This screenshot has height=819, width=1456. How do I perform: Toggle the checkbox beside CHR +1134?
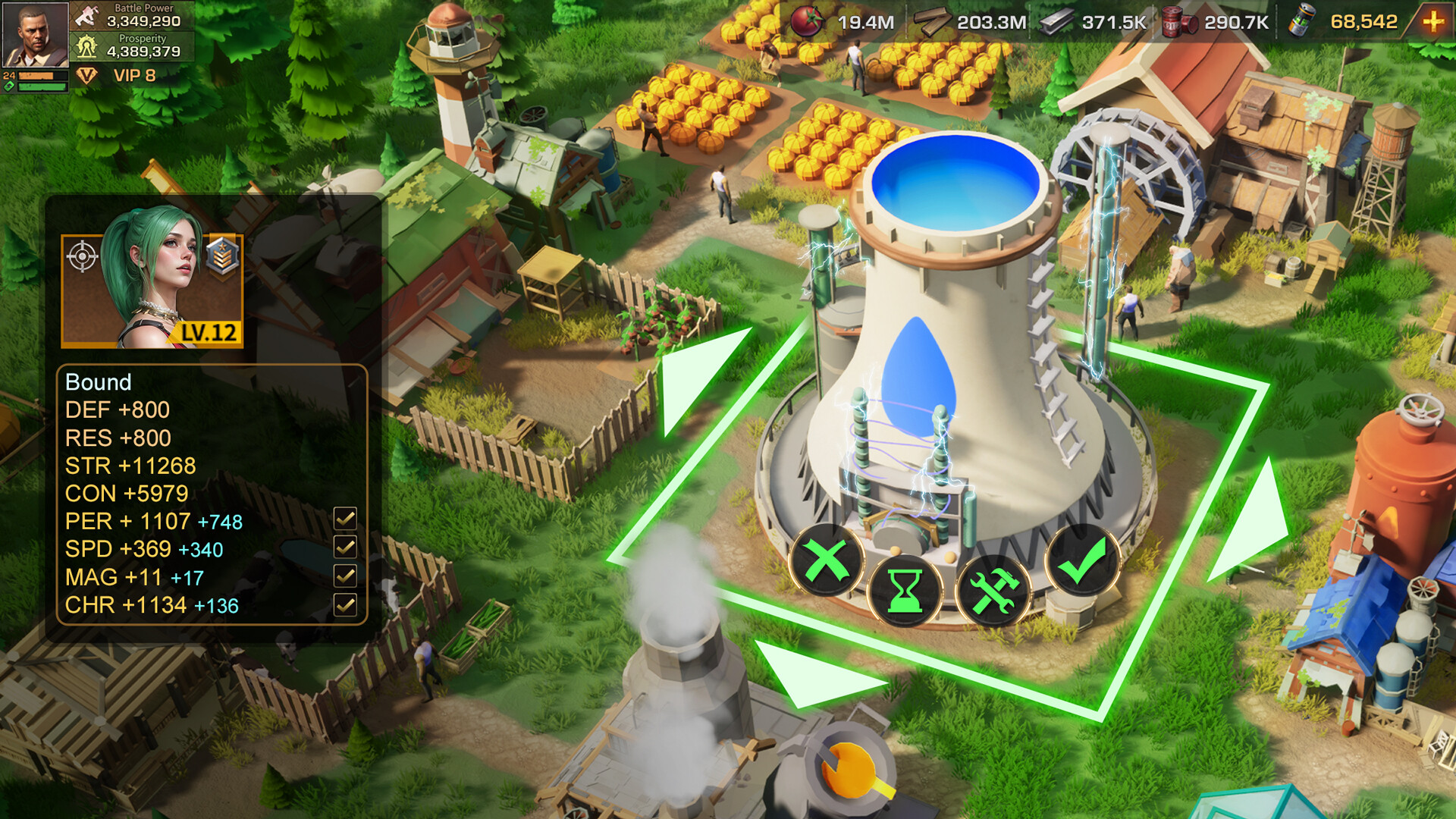coord(347,605)
